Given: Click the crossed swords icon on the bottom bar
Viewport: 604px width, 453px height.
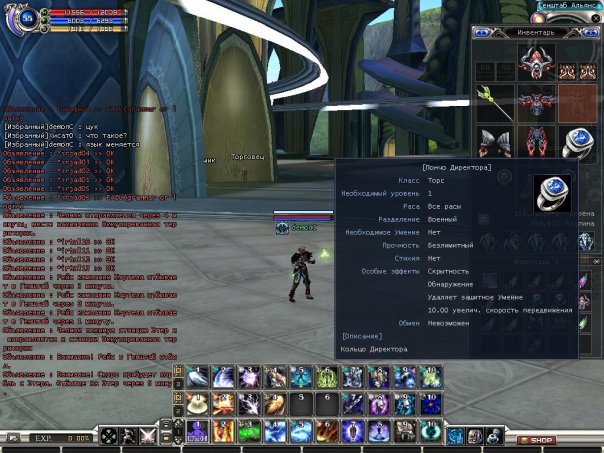Looking at the screenshot, I should coord(148,436).
